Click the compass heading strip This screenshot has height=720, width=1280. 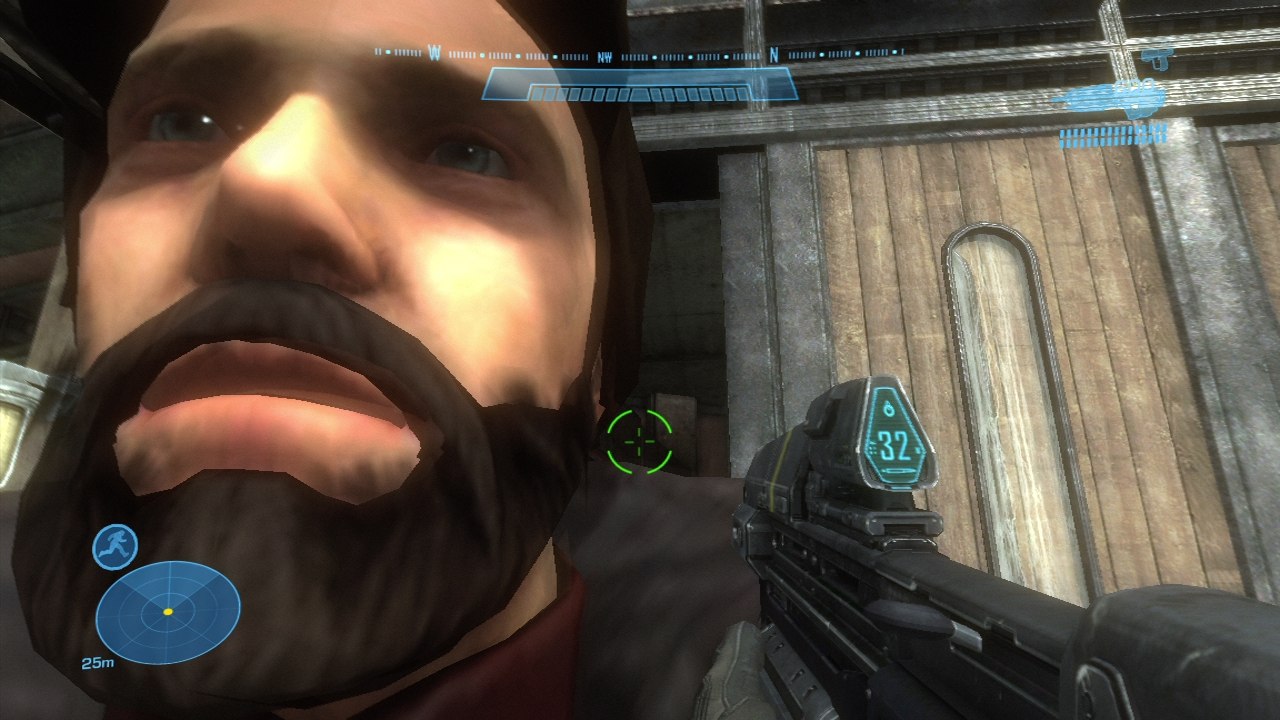tap(638, 54)
